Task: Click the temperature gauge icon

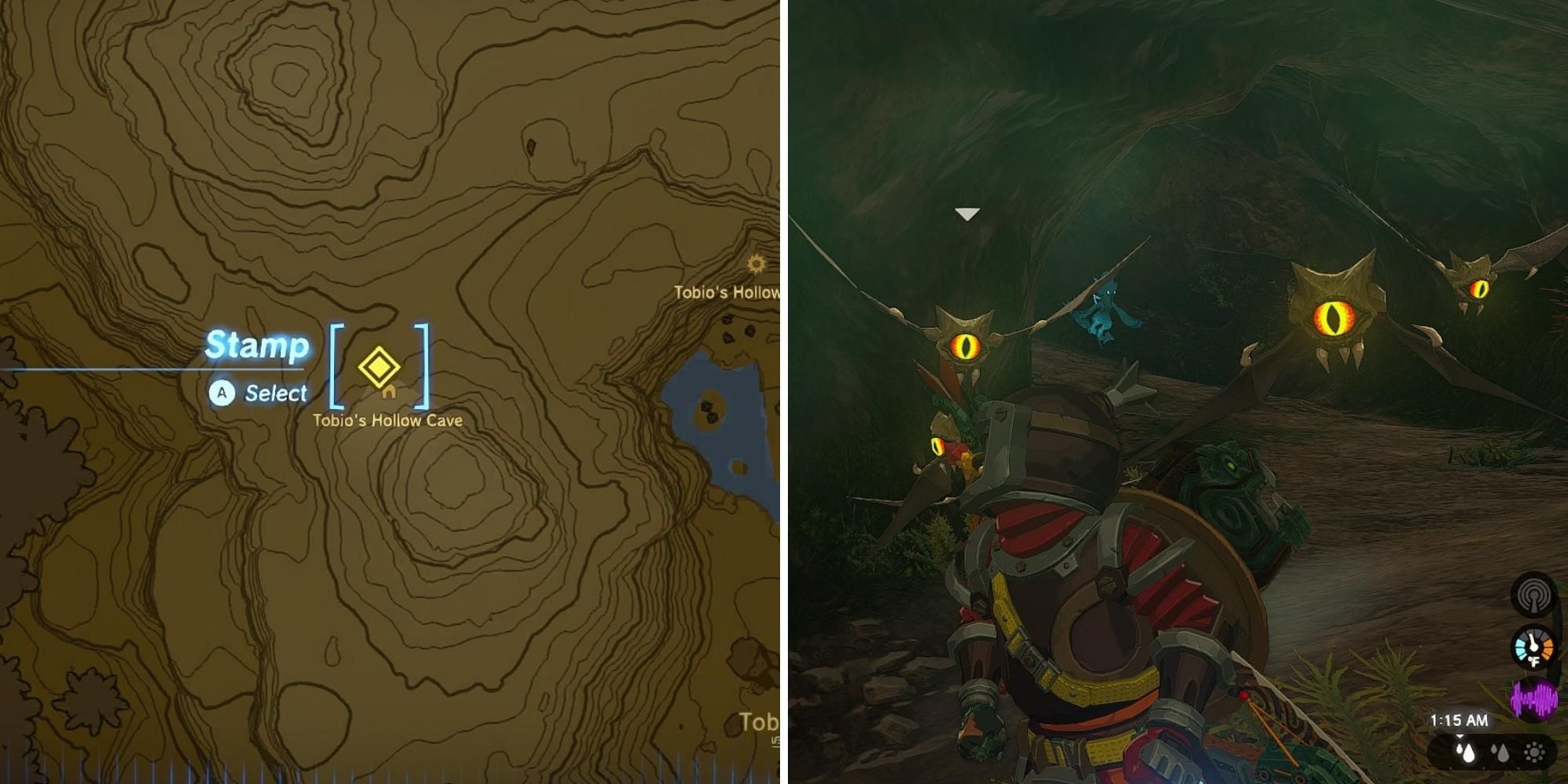Action: [x=1533, y=649]
